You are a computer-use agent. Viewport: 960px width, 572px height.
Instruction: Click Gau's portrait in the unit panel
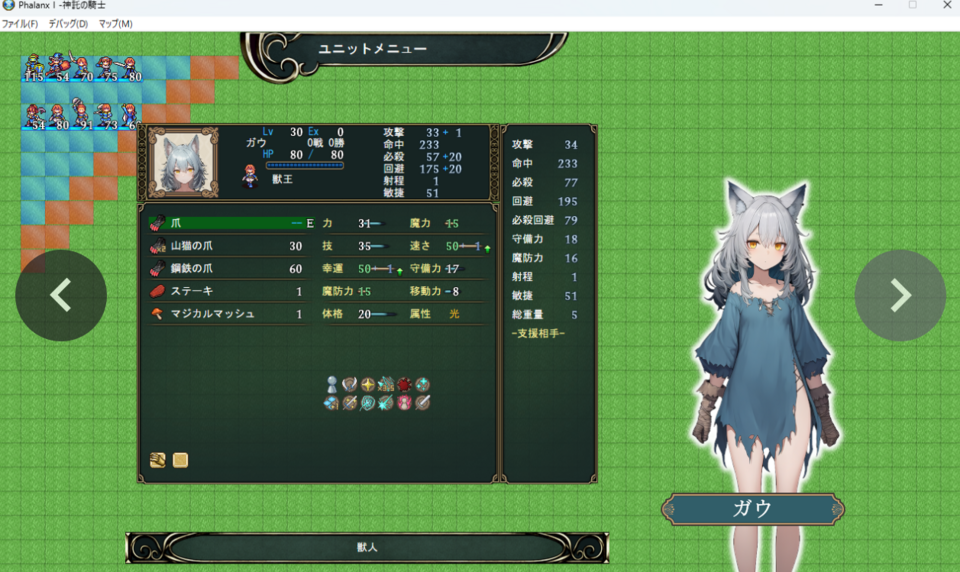(x=183, y=161)
